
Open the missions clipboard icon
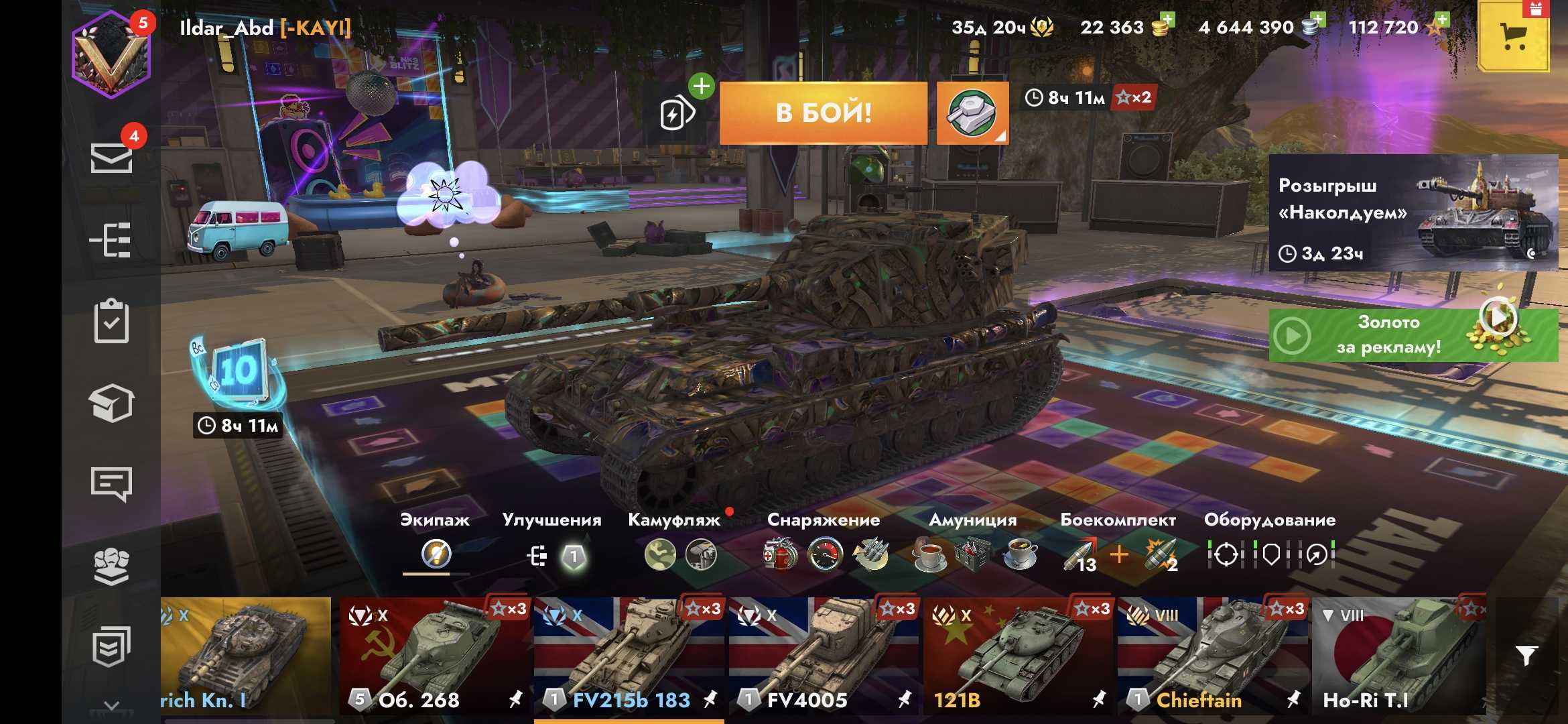(111, 322)
